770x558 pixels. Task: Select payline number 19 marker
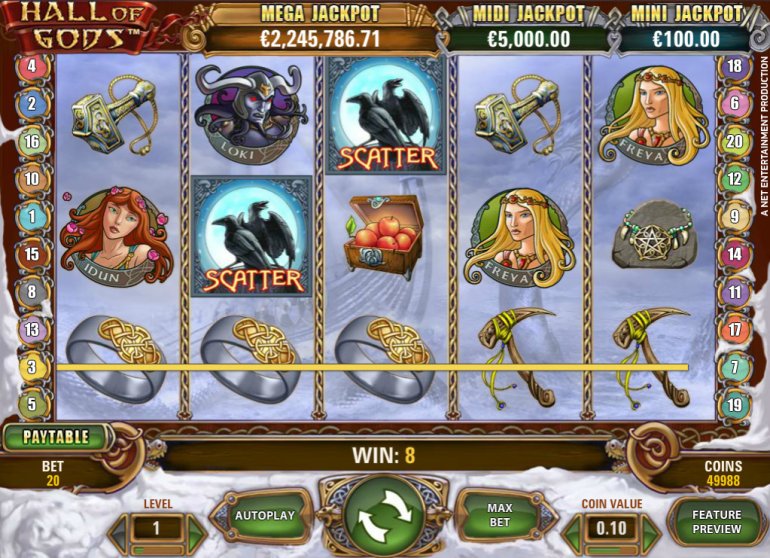(x=735, y=405)
